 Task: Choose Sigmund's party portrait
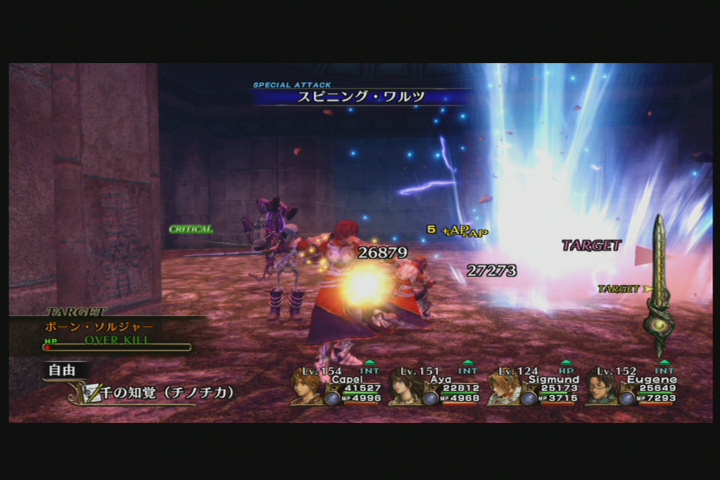pos(503,387)
